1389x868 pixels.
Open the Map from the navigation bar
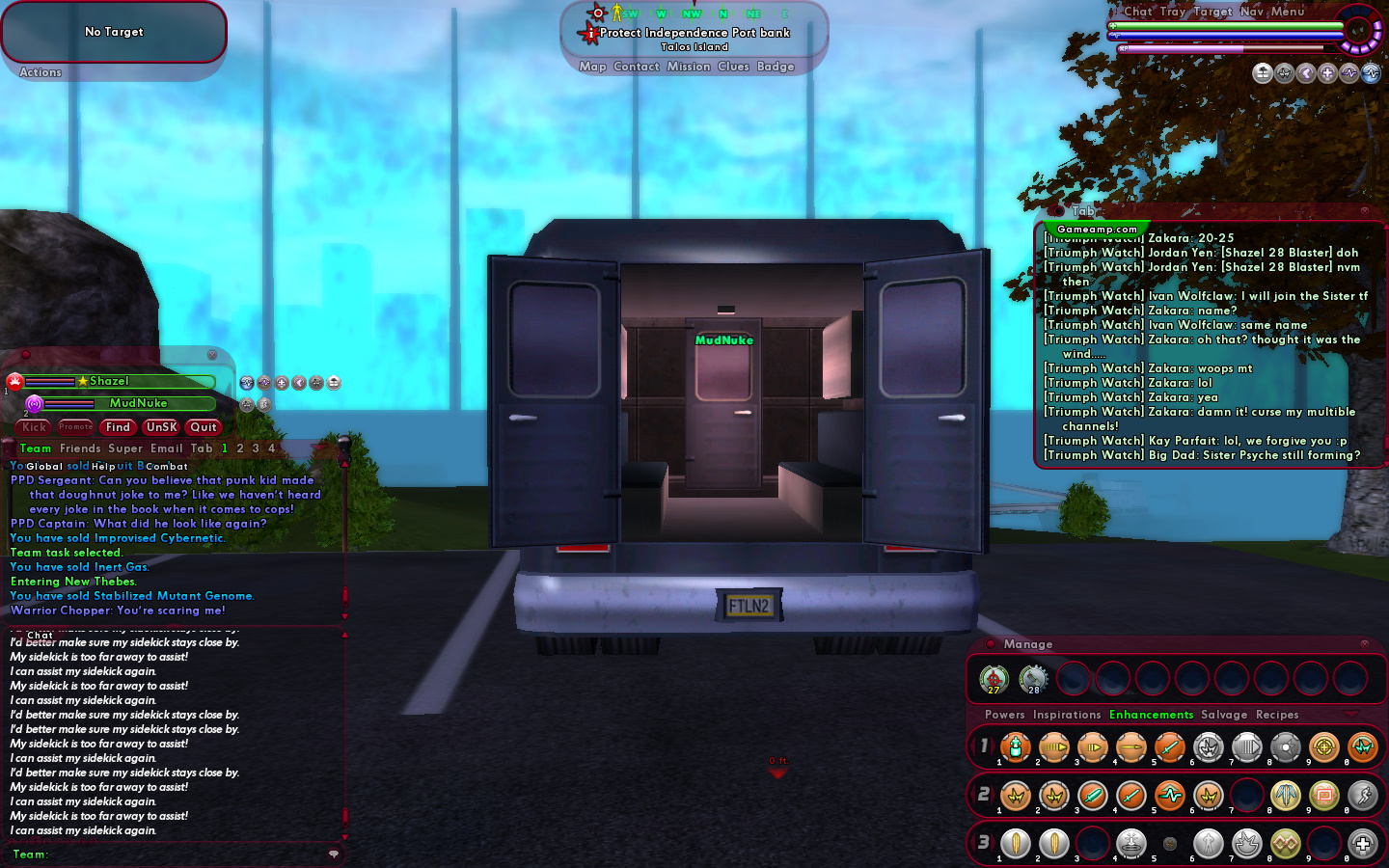592,67
